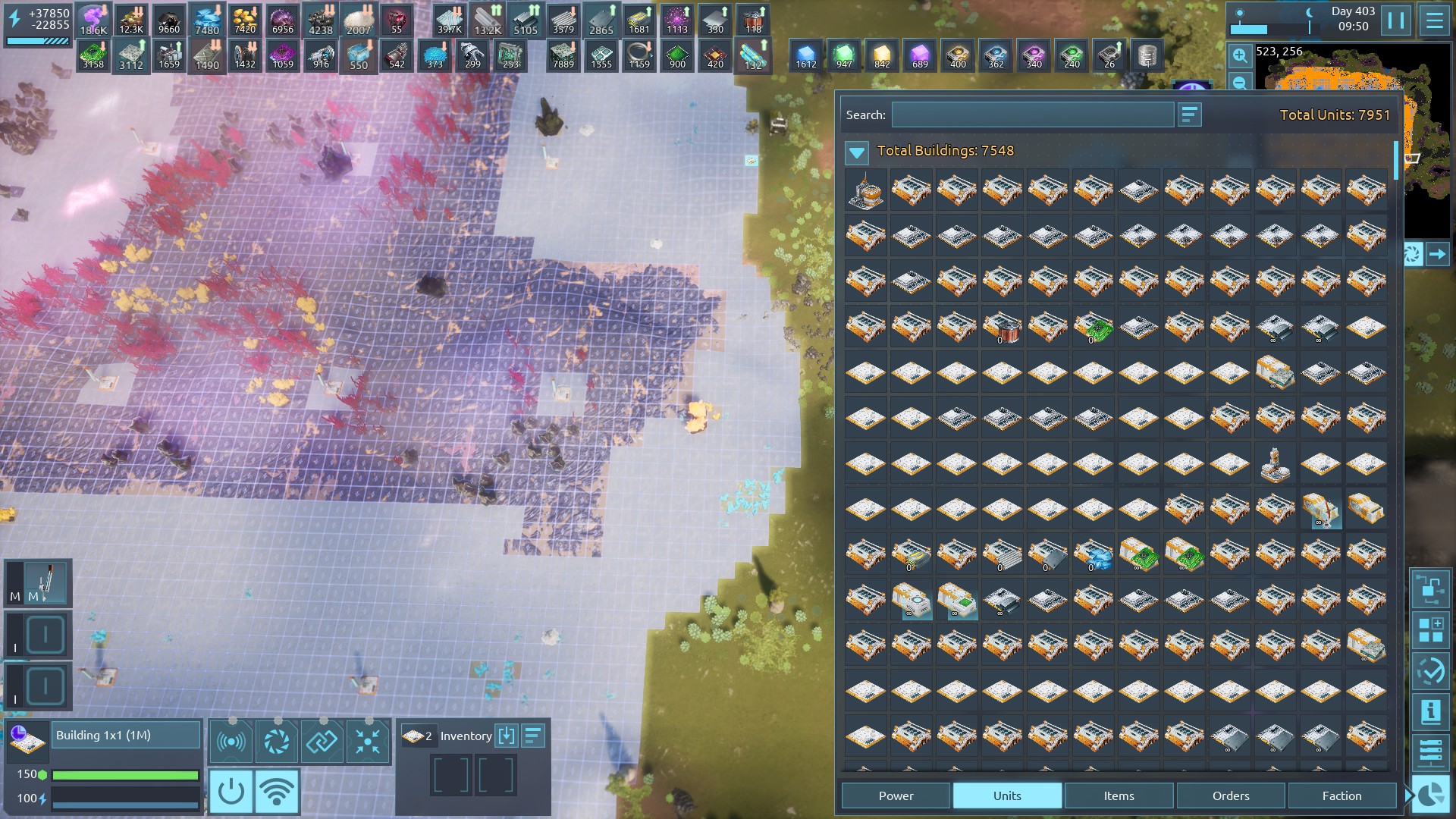Screen dimensions: 1456x819
Task: Focus the unit Search field
Action: point(1032,115)
